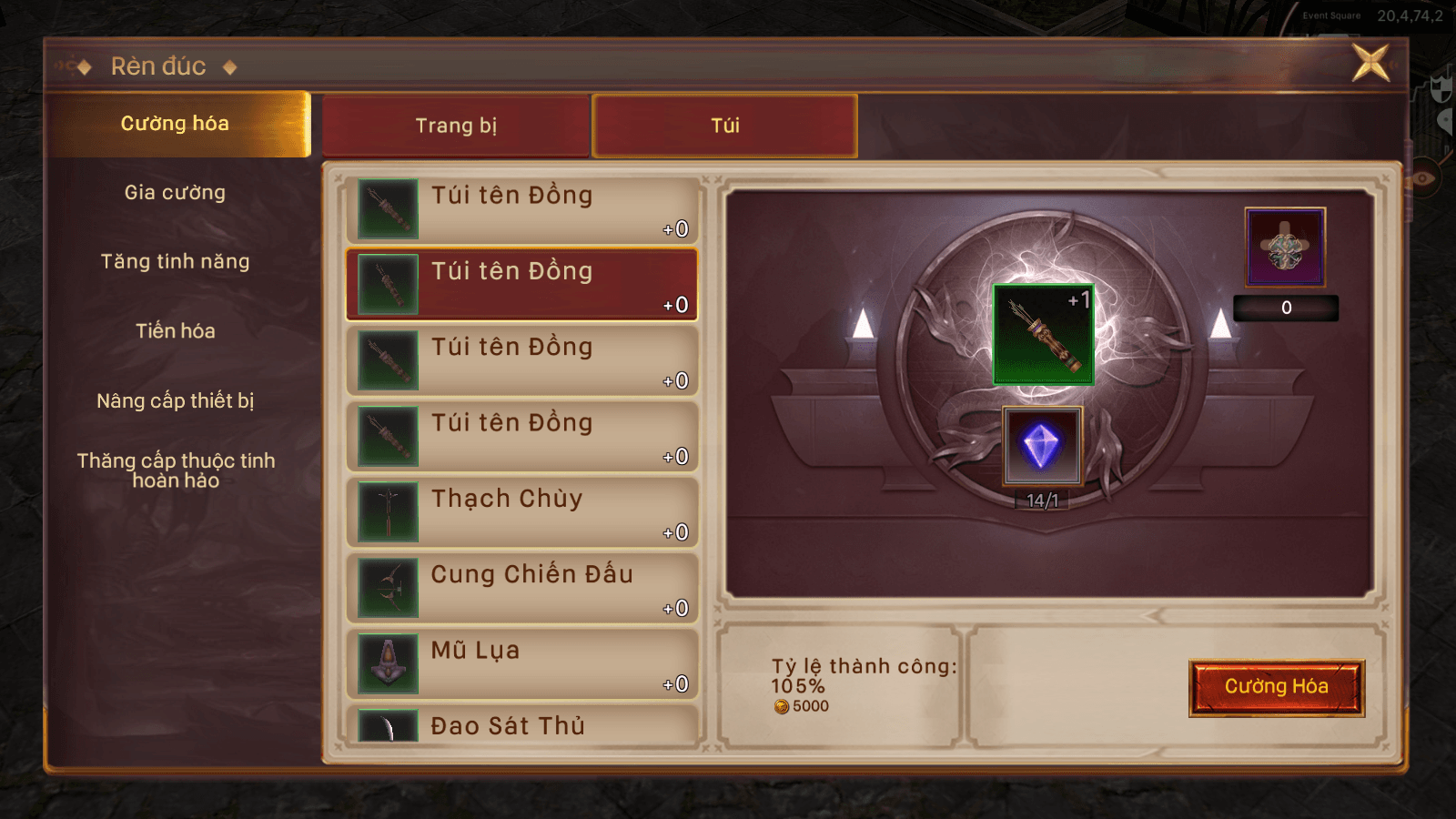Click the Cường Hóa enhance button

click(1276, 687)
